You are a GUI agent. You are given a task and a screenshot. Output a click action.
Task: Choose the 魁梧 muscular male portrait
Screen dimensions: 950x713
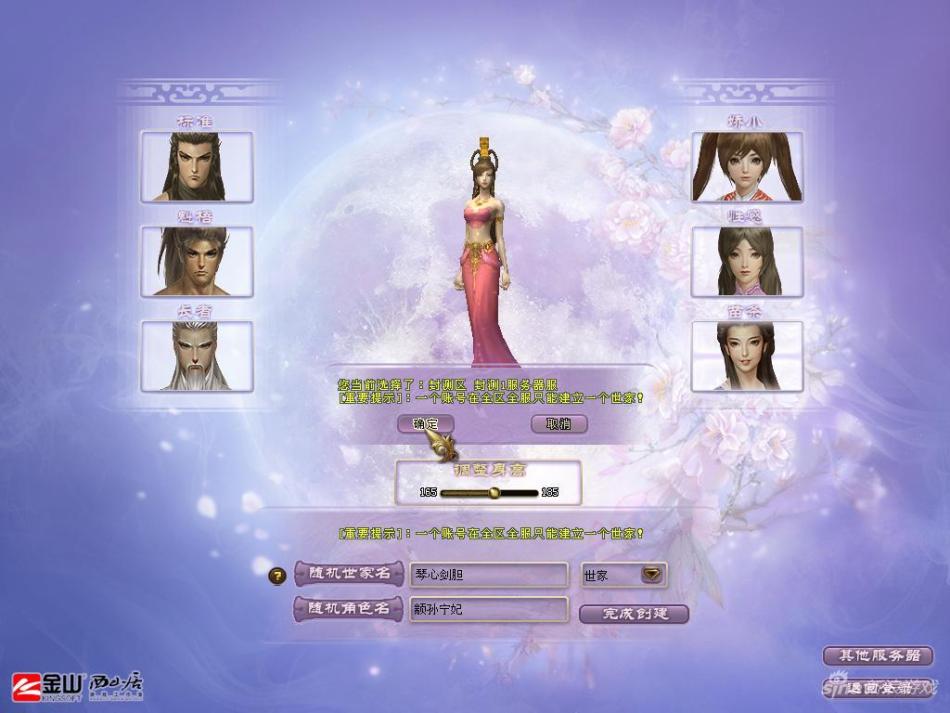(x=197, y=261)
